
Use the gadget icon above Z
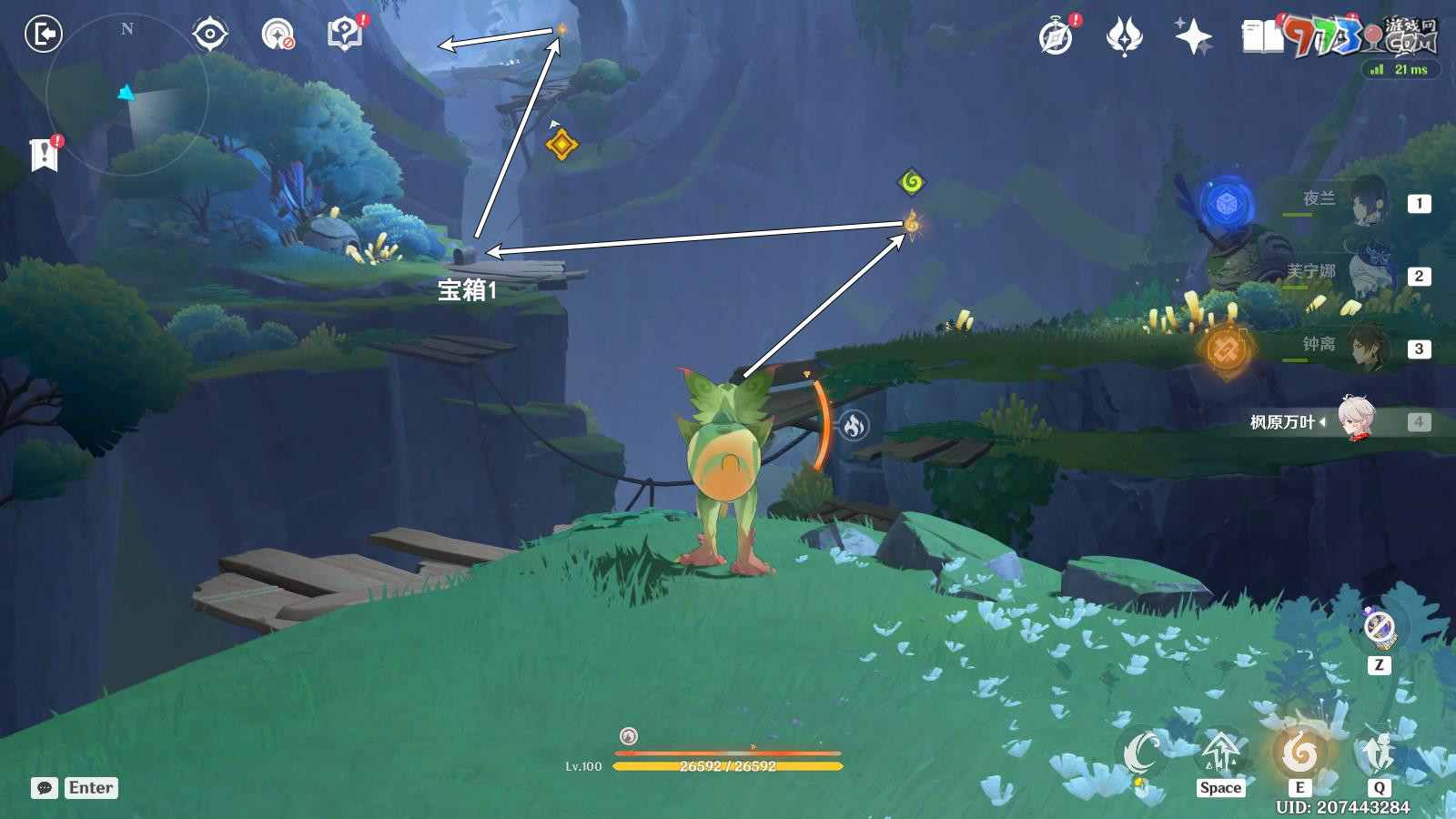tap(1380, 628)
